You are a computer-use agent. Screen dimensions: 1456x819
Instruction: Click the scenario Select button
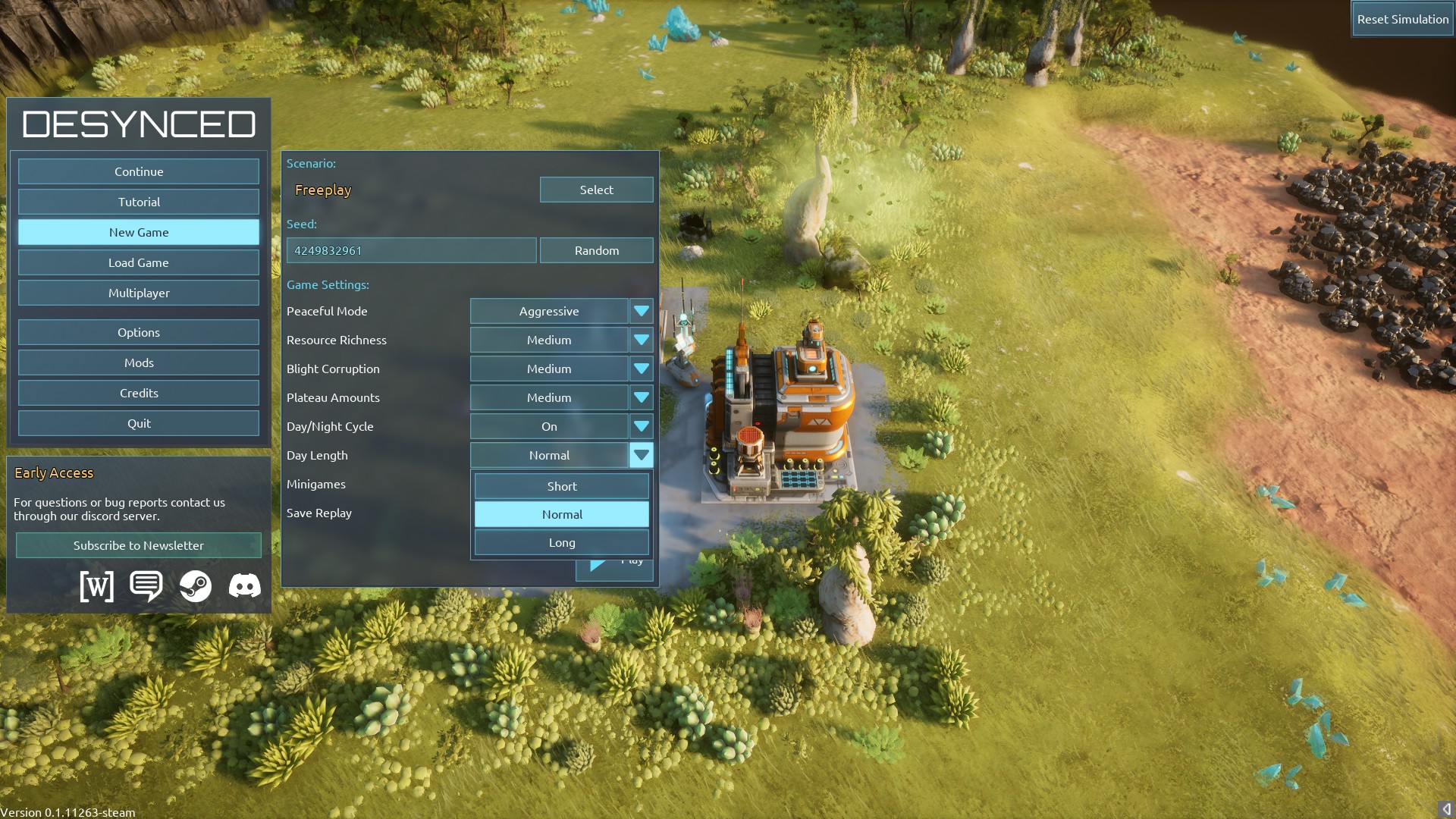(x=596, y=190)
